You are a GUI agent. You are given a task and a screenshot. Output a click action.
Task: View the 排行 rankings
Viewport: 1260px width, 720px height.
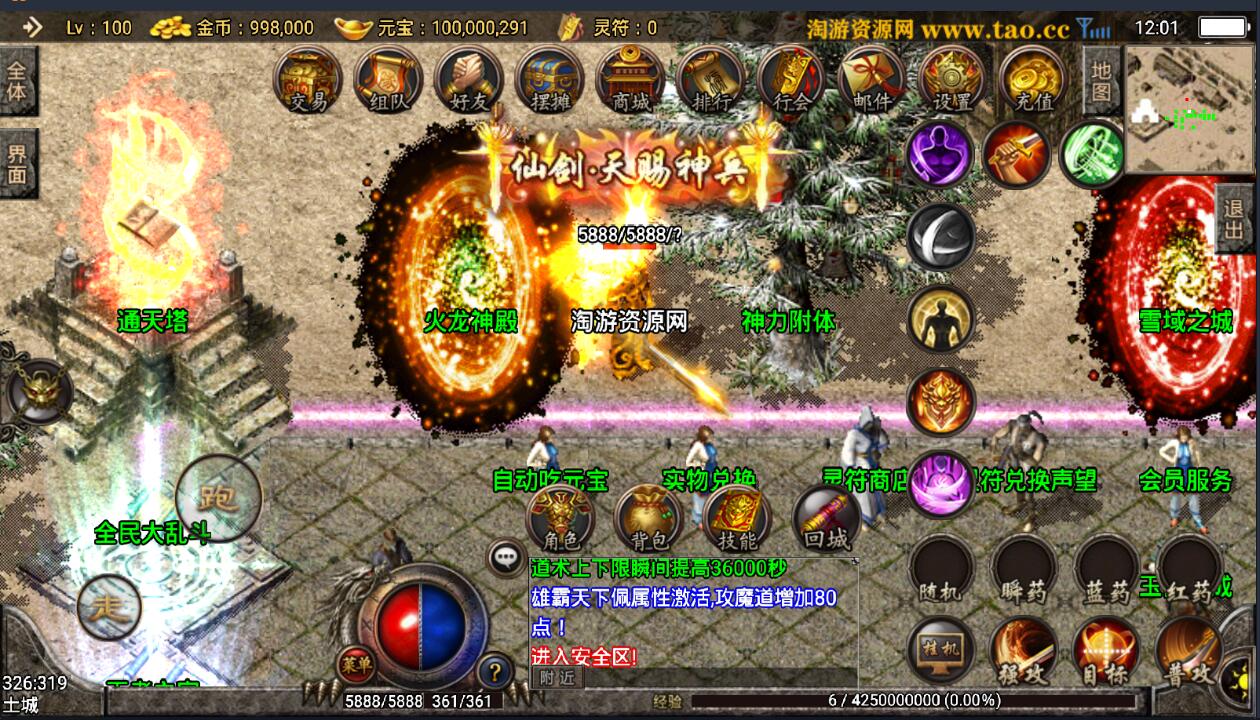click(x=711, y=77)
